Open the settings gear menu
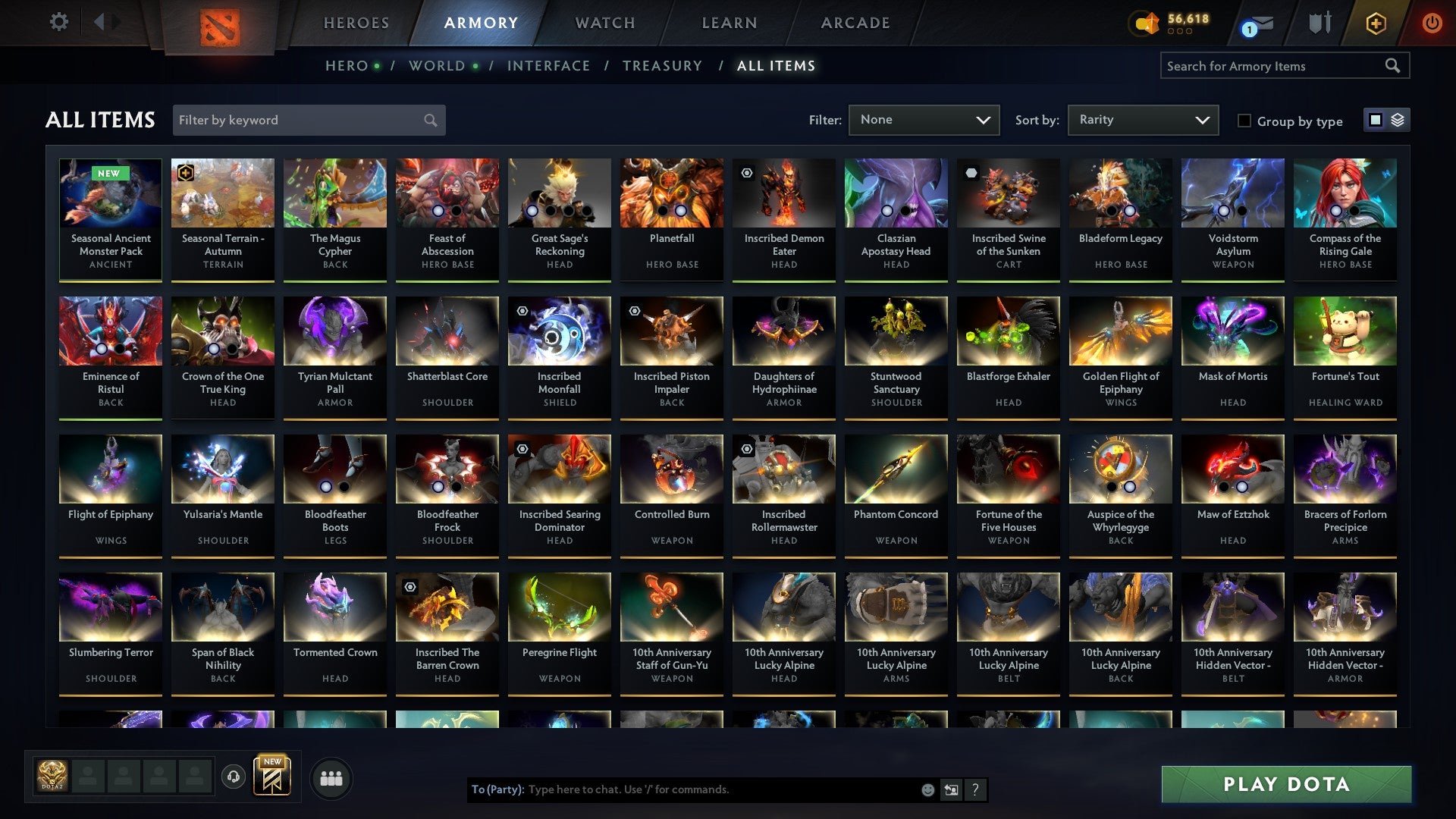Viewport: 1456px width, 819px height. click(x=58, y=22)
